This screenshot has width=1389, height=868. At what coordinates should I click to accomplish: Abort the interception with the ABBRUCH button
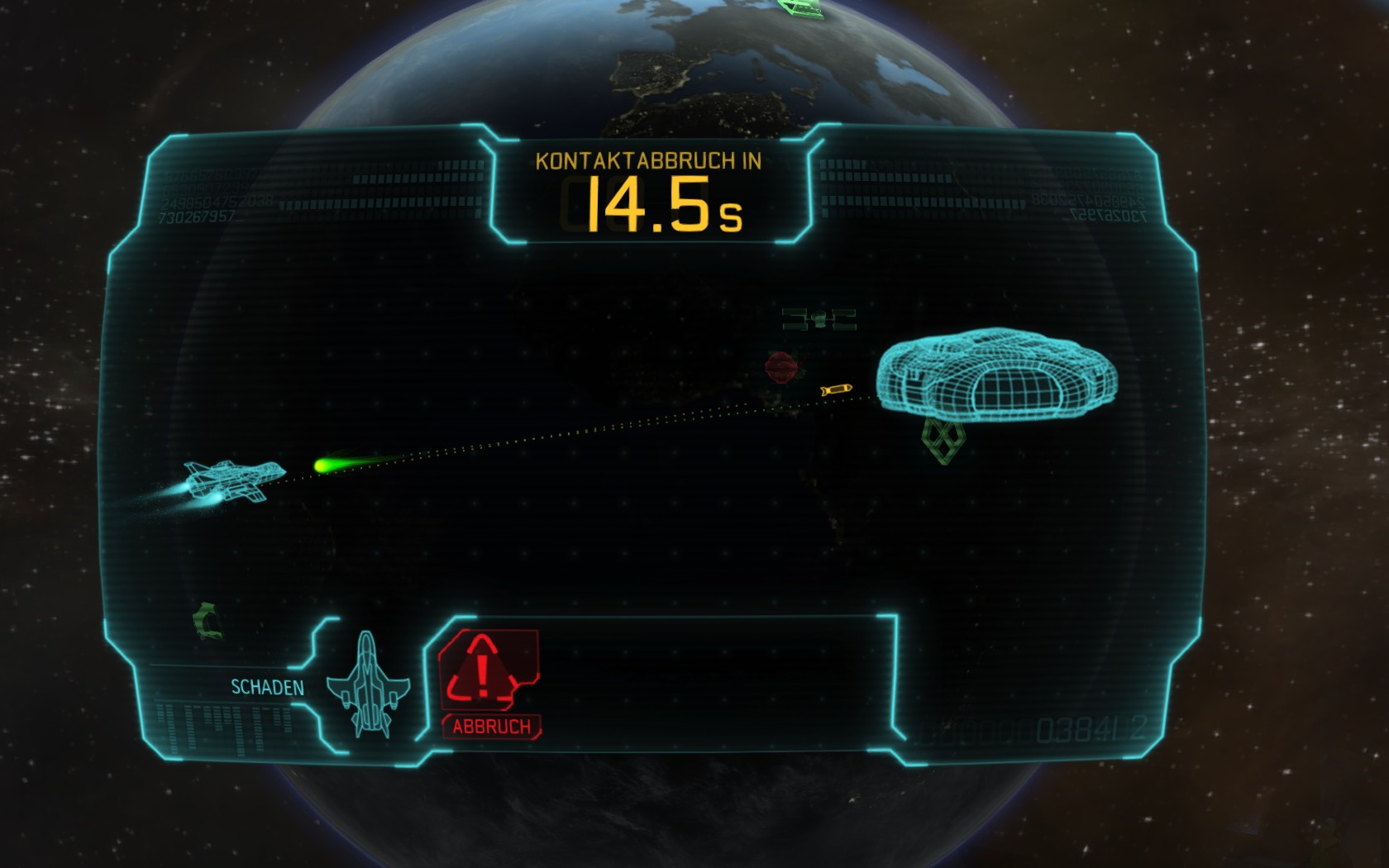click(489, 682)
